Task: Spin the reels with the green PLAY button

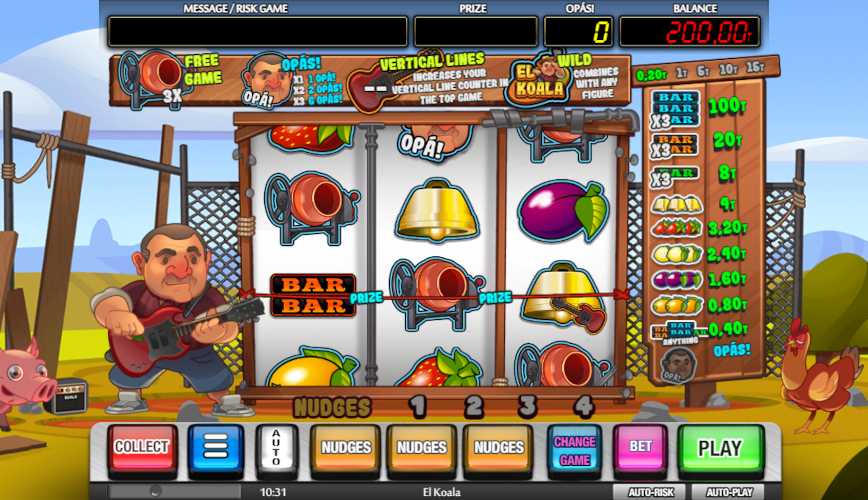Action: pos(720,448)
